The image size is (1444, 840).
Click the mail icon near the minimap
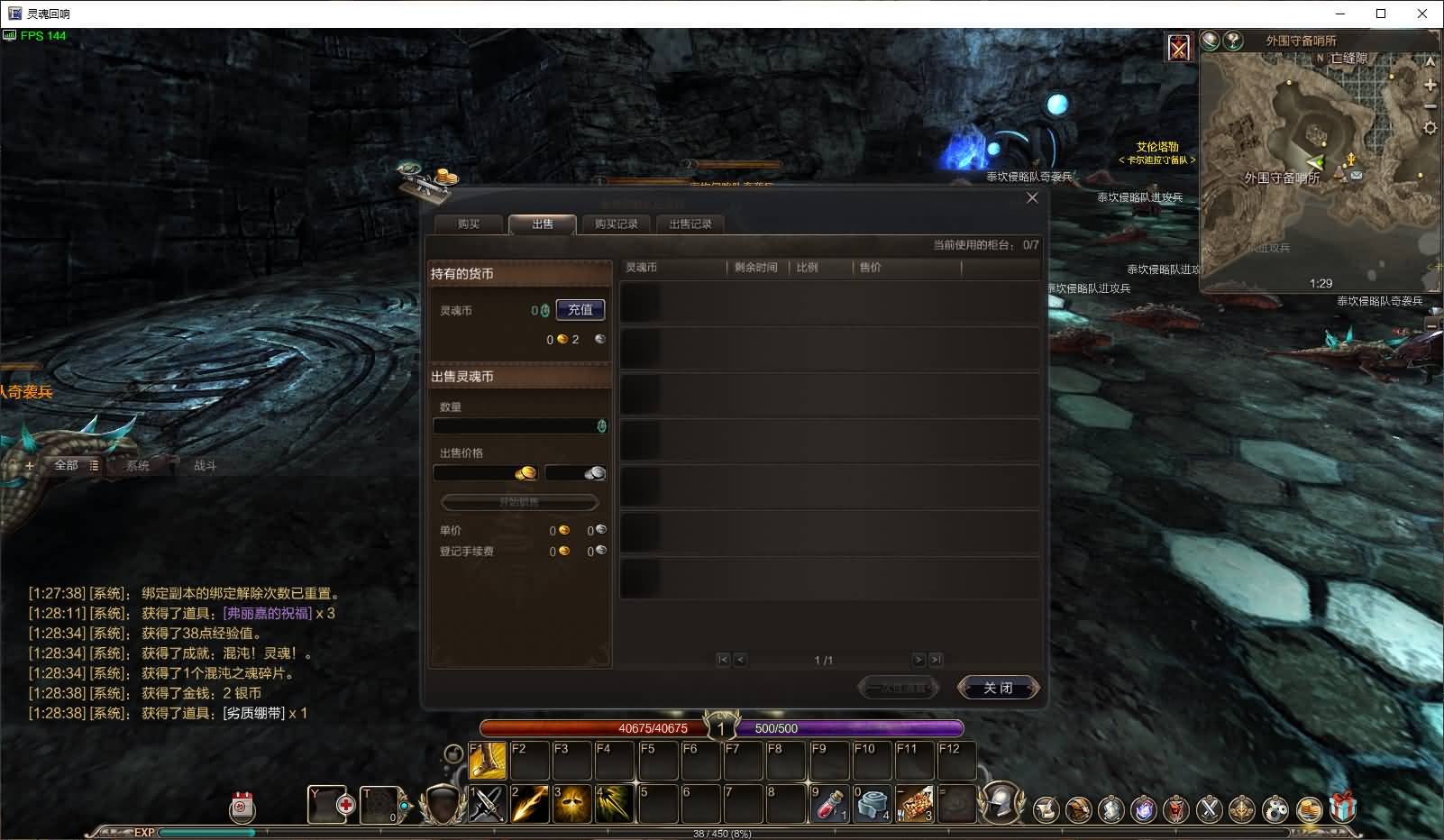[1357, 176]
